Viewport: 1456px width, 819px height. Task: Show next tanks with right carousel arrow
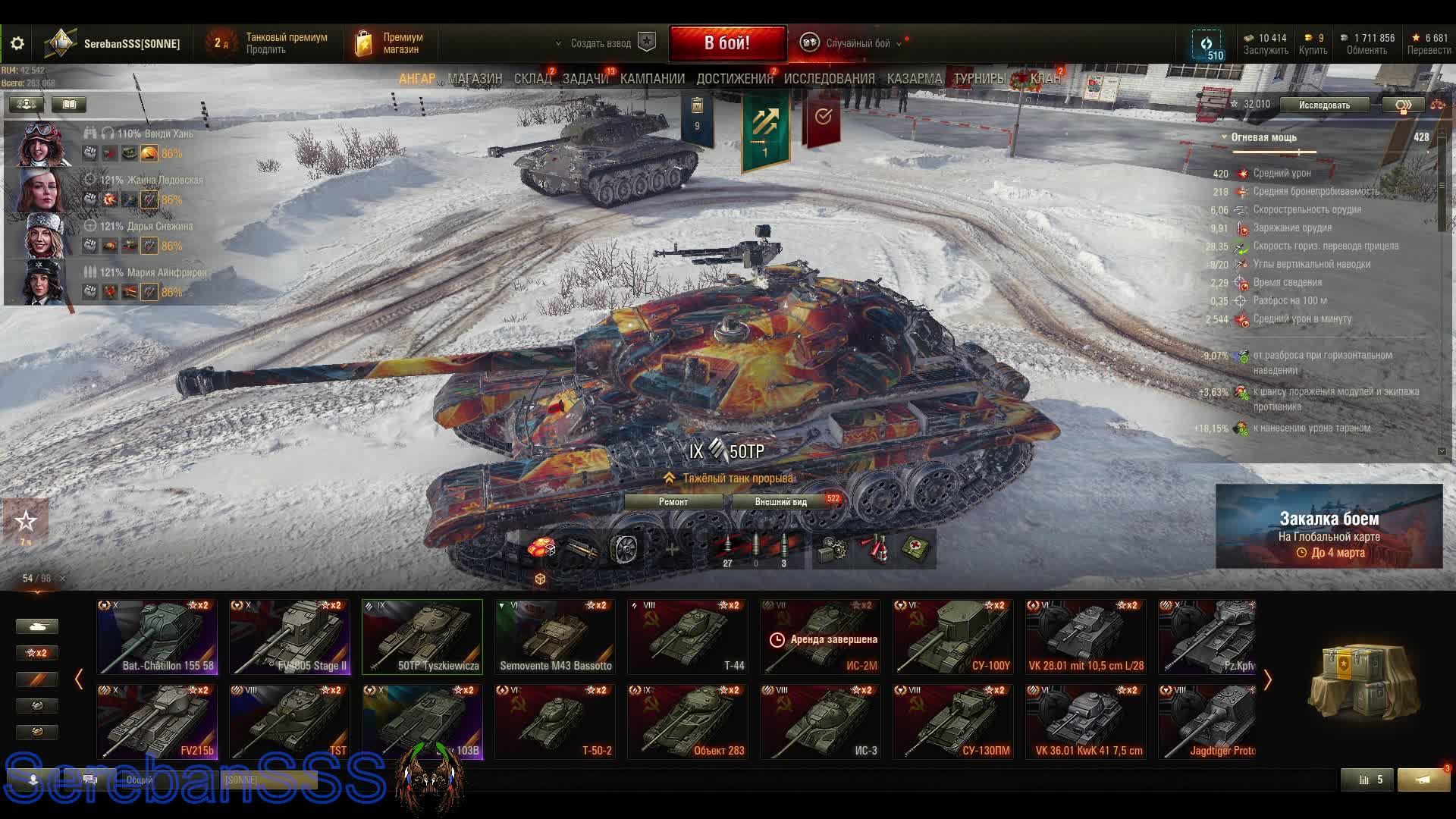pos(1267,679)
